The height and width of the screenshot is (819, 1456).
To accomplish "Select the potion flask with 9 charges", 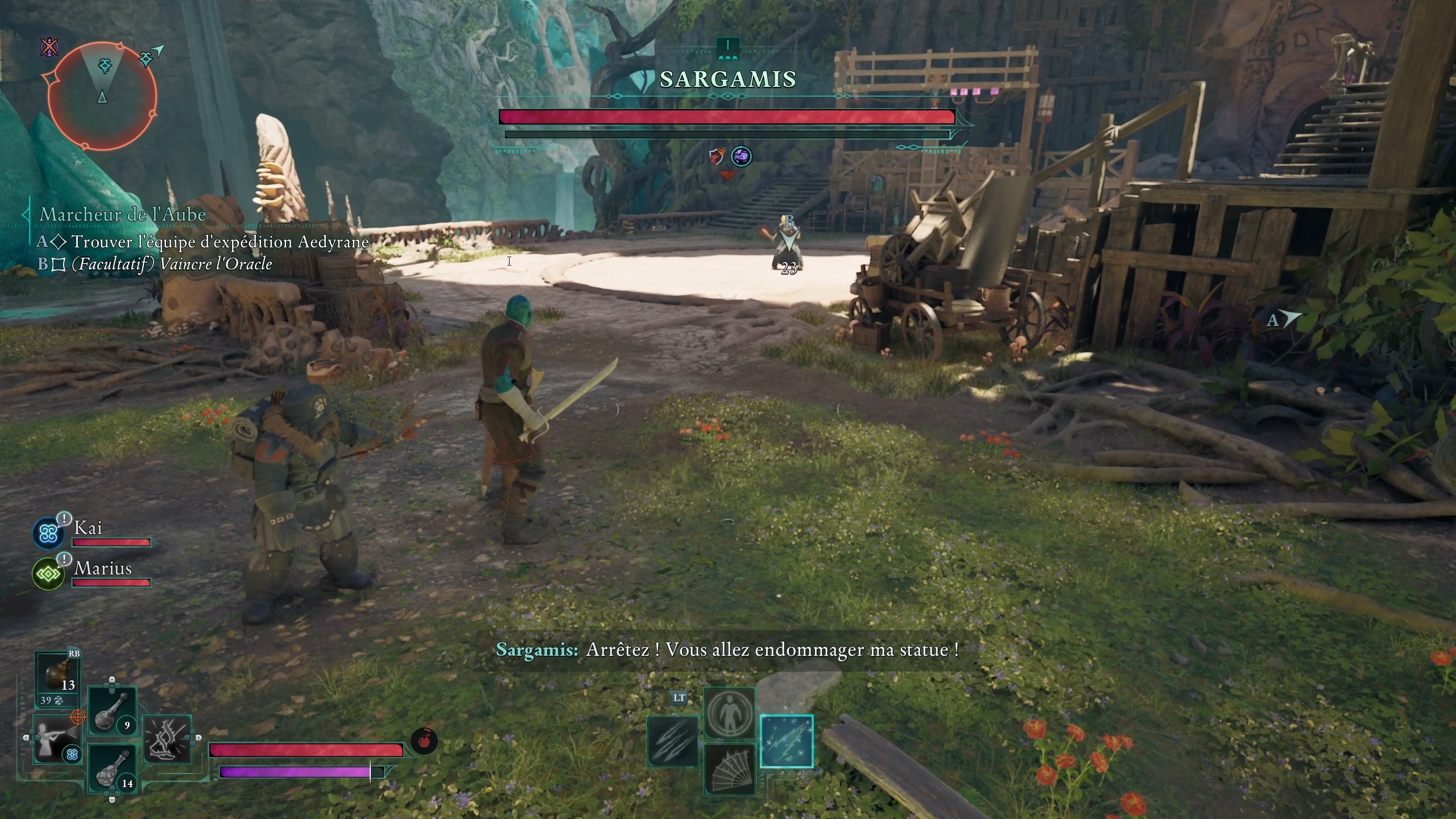I will [112, 712].
